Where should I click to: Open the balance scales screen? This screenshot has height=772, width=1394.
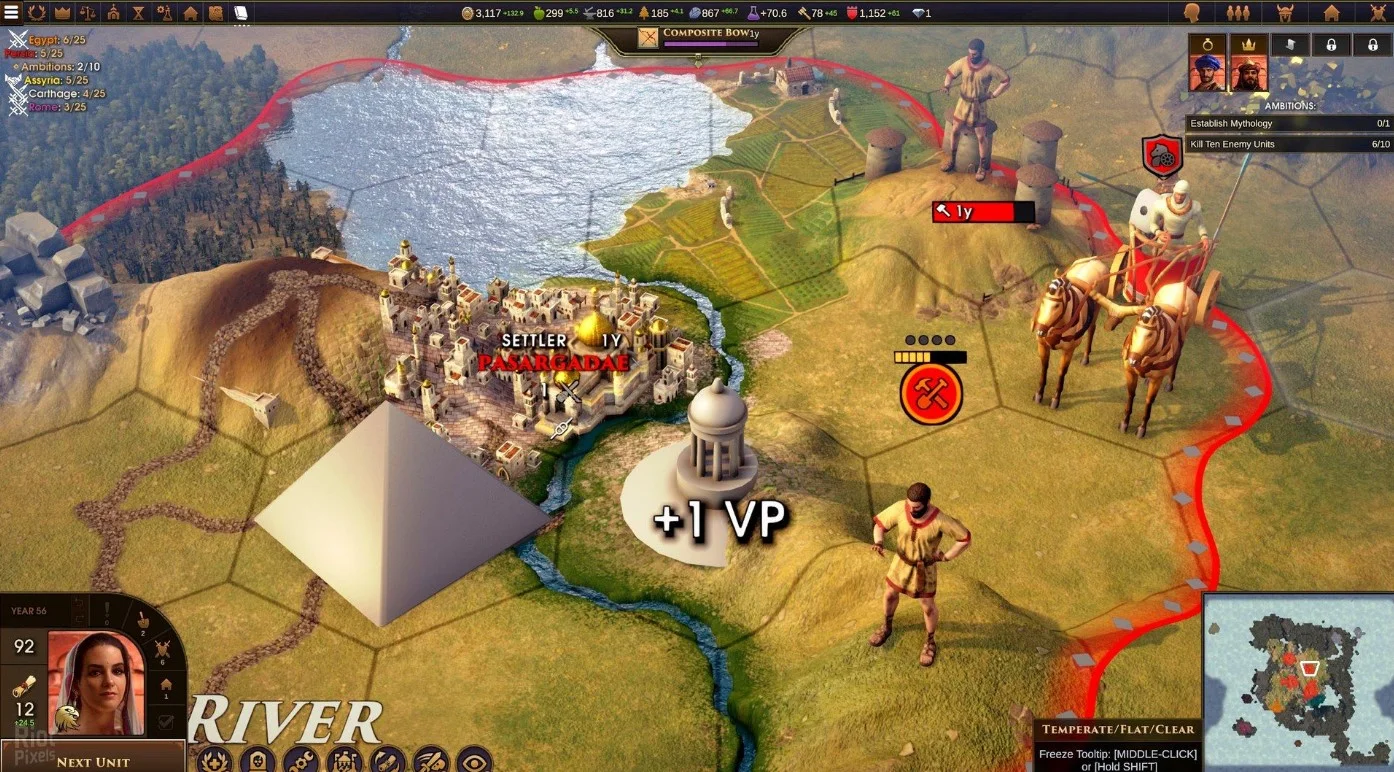point(88,13)
